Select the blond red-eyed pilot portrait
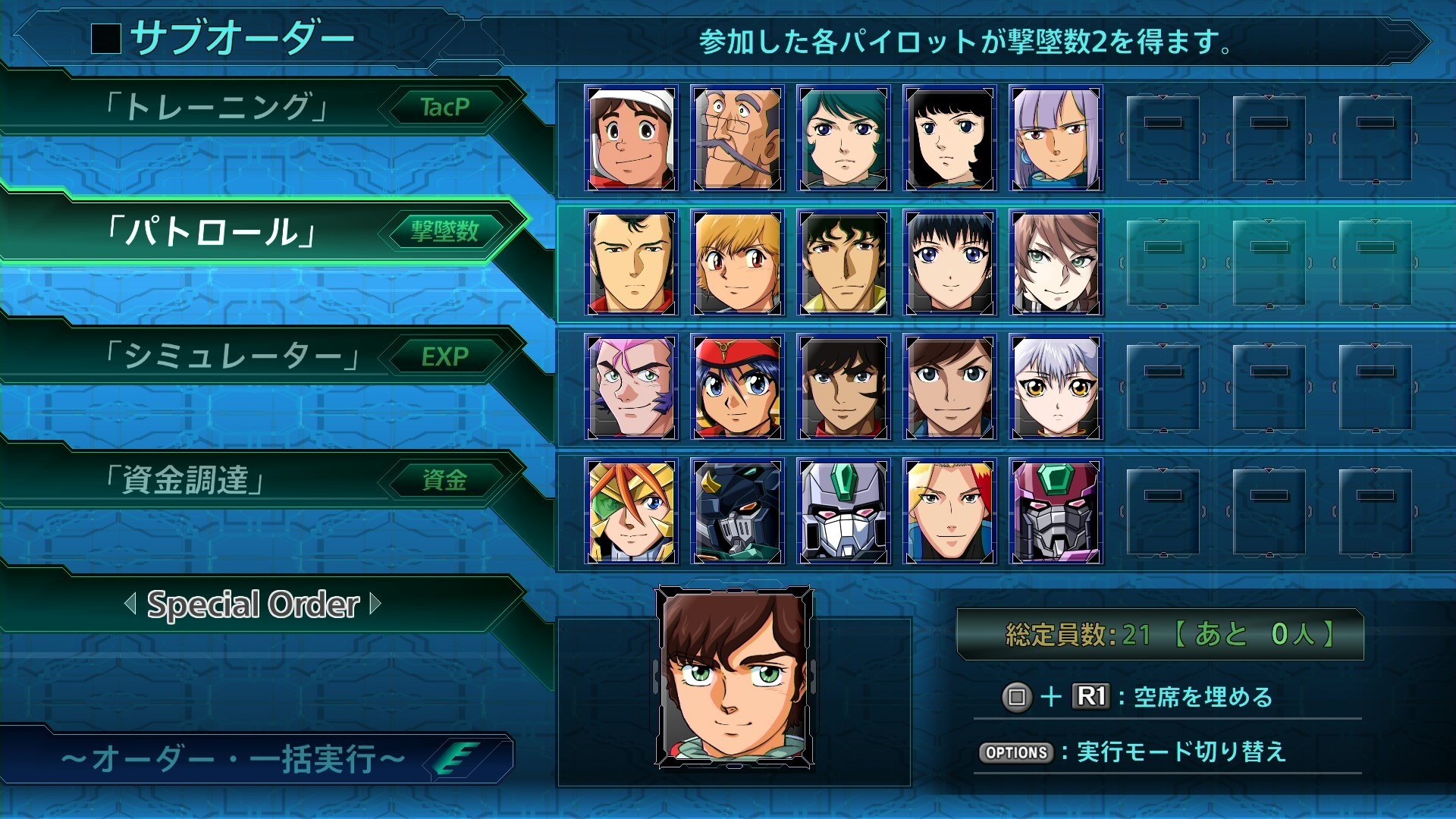Viewport: 1456px width, 819px height. pos(737,263)
